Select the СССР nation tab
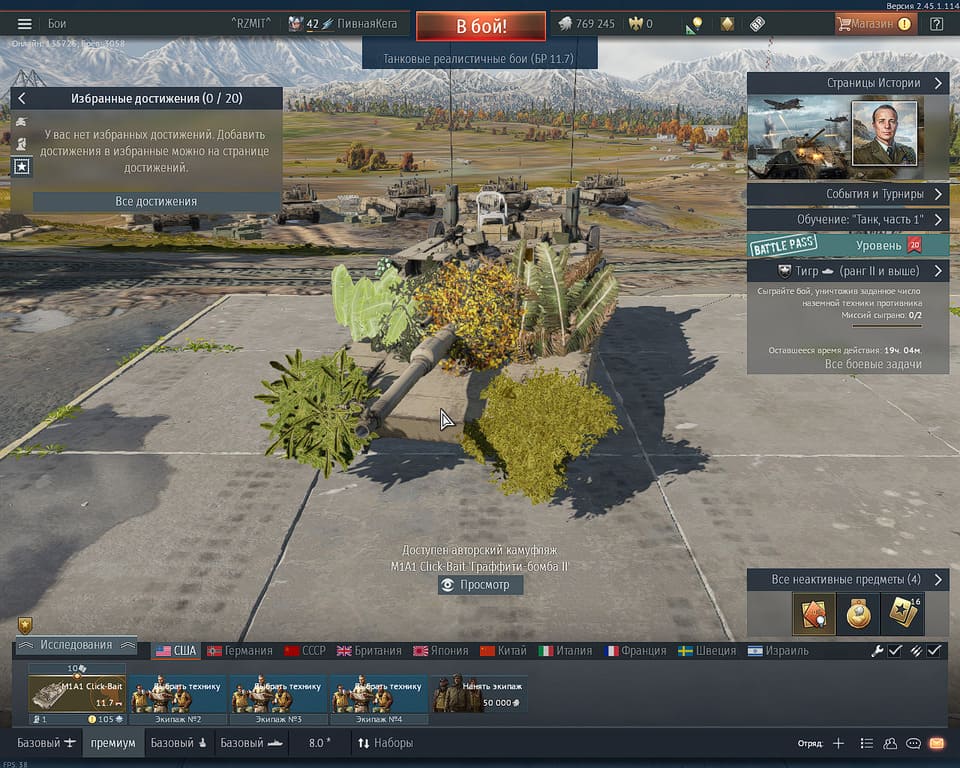This screenshot has width=960, height=768. [305, 651]
